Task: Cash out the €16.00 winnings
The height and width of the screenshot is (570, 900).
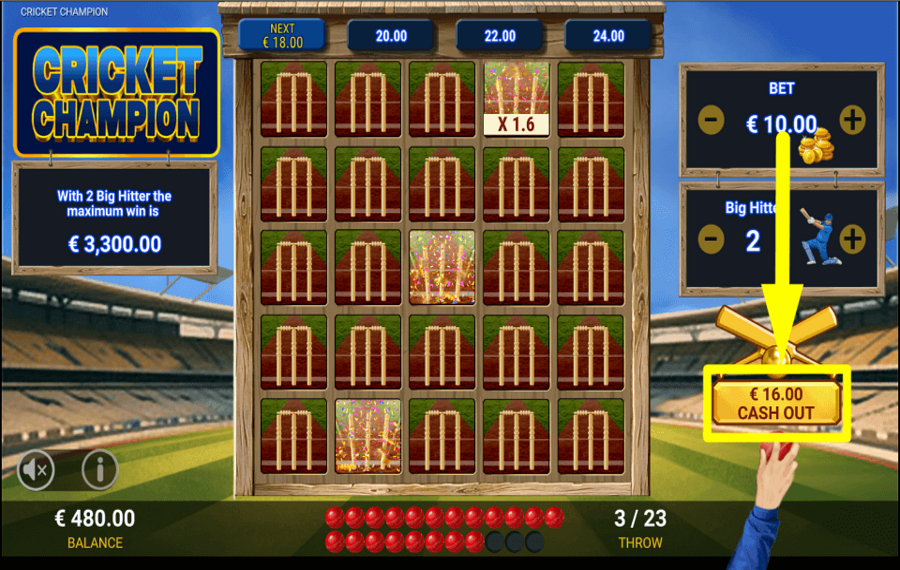Action: [776, 403]
